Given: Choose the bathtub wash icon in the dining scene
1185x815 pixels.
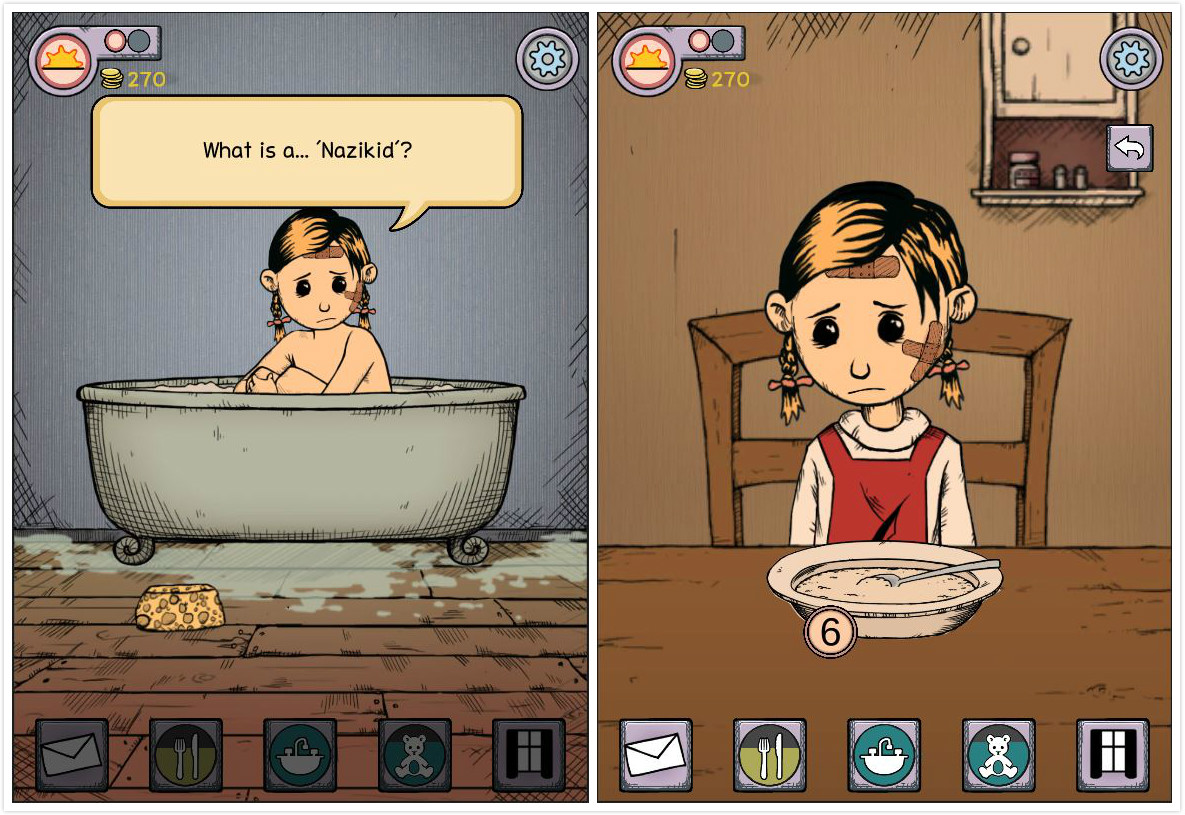Looking at the screenshot, I should [x=884, y=755].
